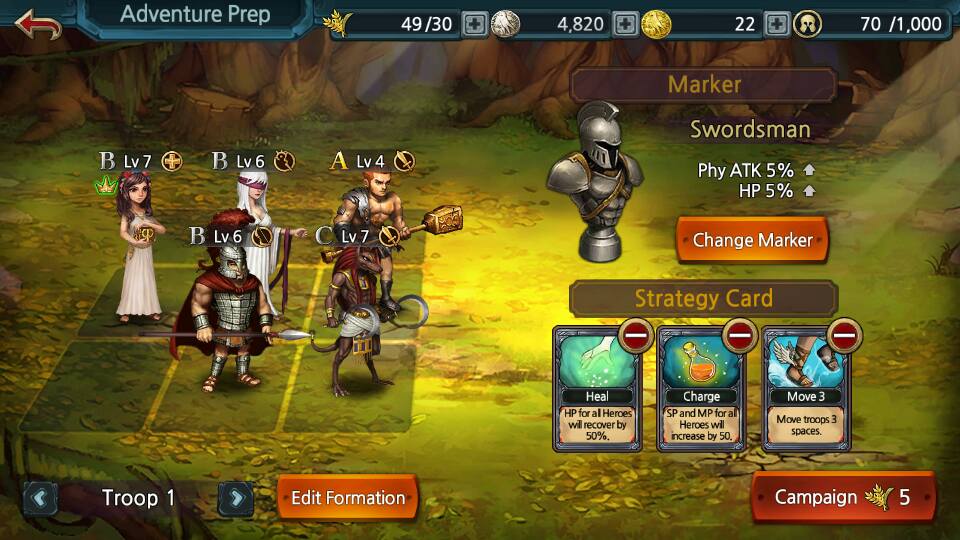Open Change Marker options
960x540 pixels.
(752, 240)
